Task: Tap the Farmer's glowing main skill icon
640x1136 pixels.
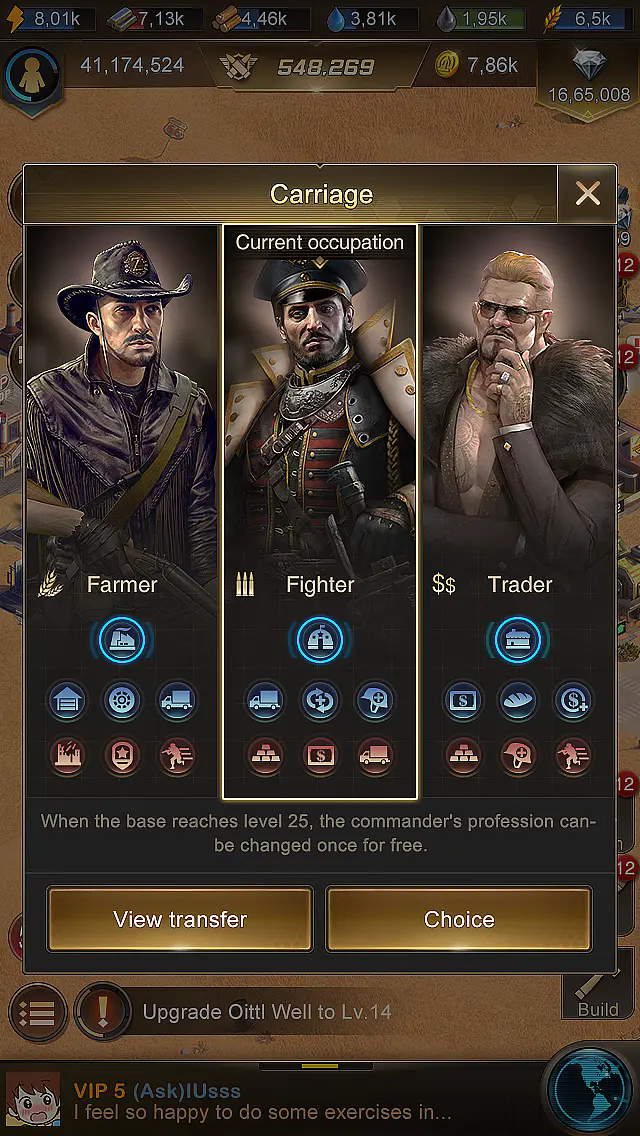Action: [x=121, y=640]
